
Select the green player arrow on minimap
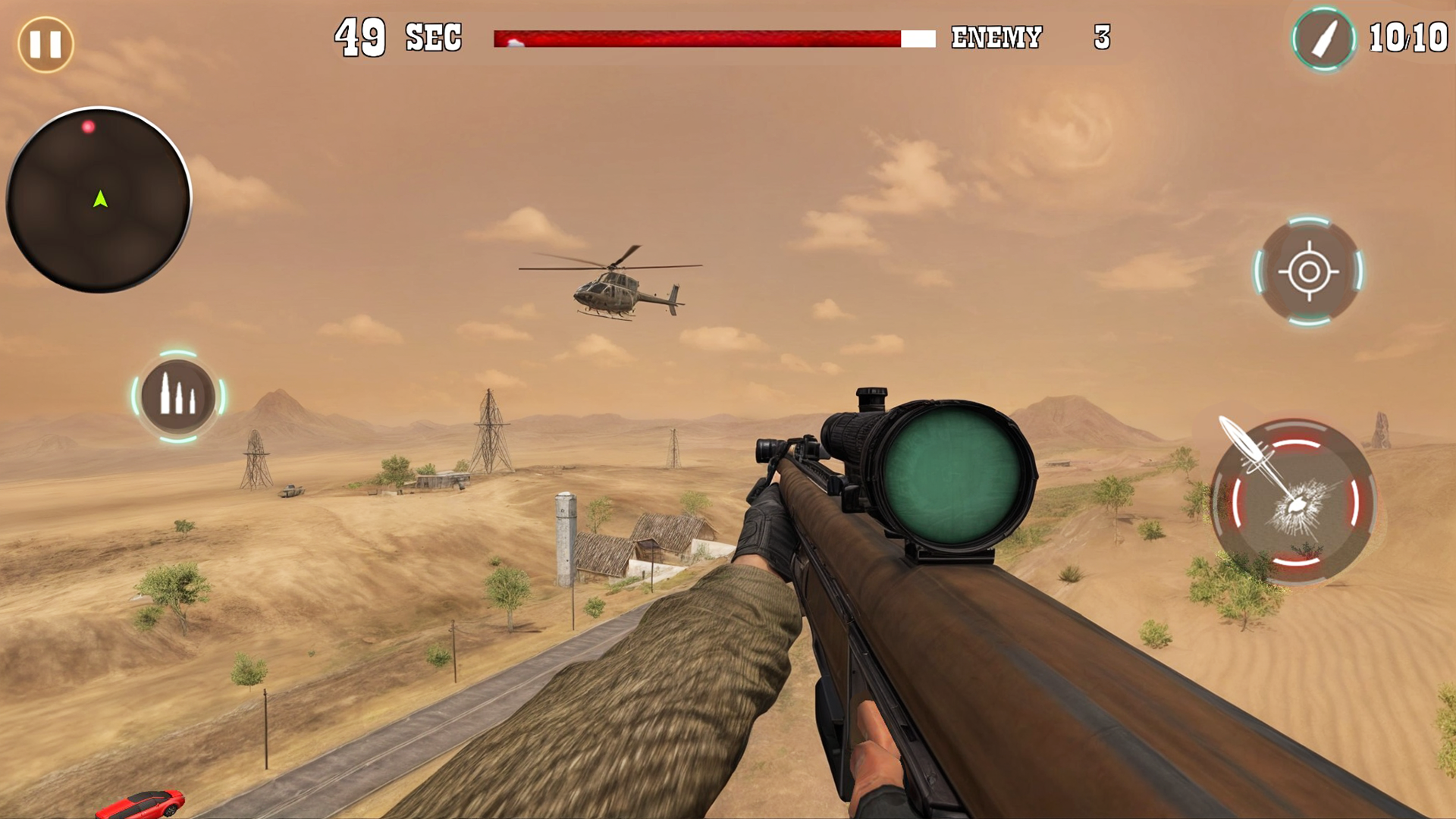[99, 199]
